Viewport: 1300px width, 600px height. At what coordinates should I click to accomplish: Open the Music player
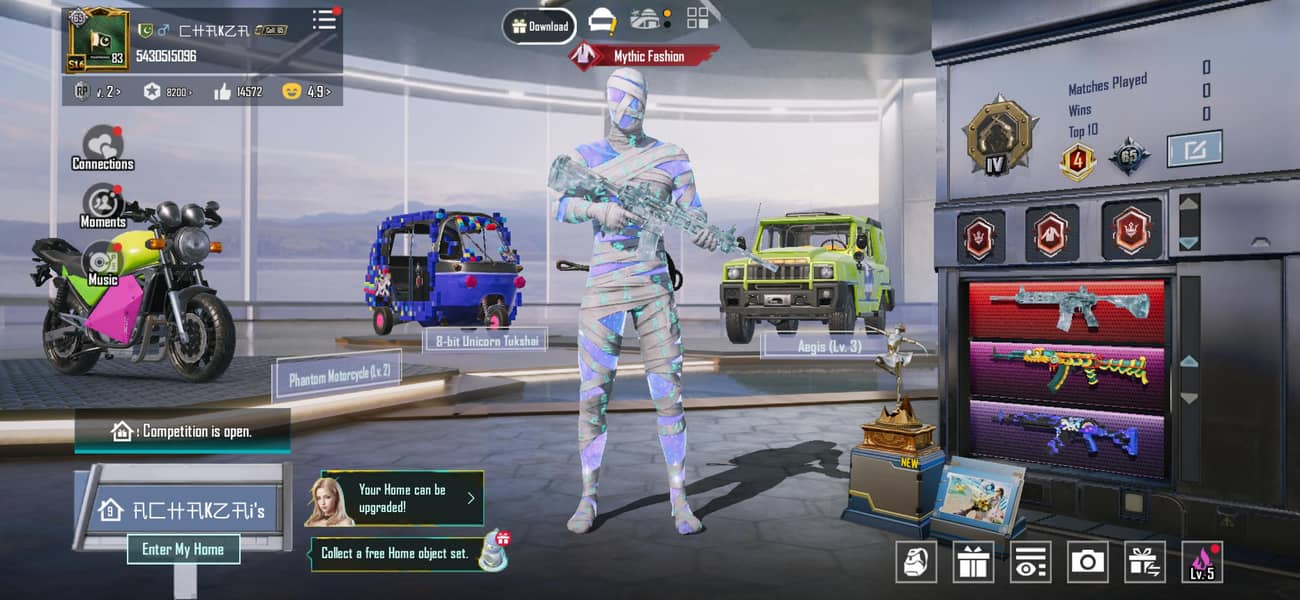(x=102, y=263)
